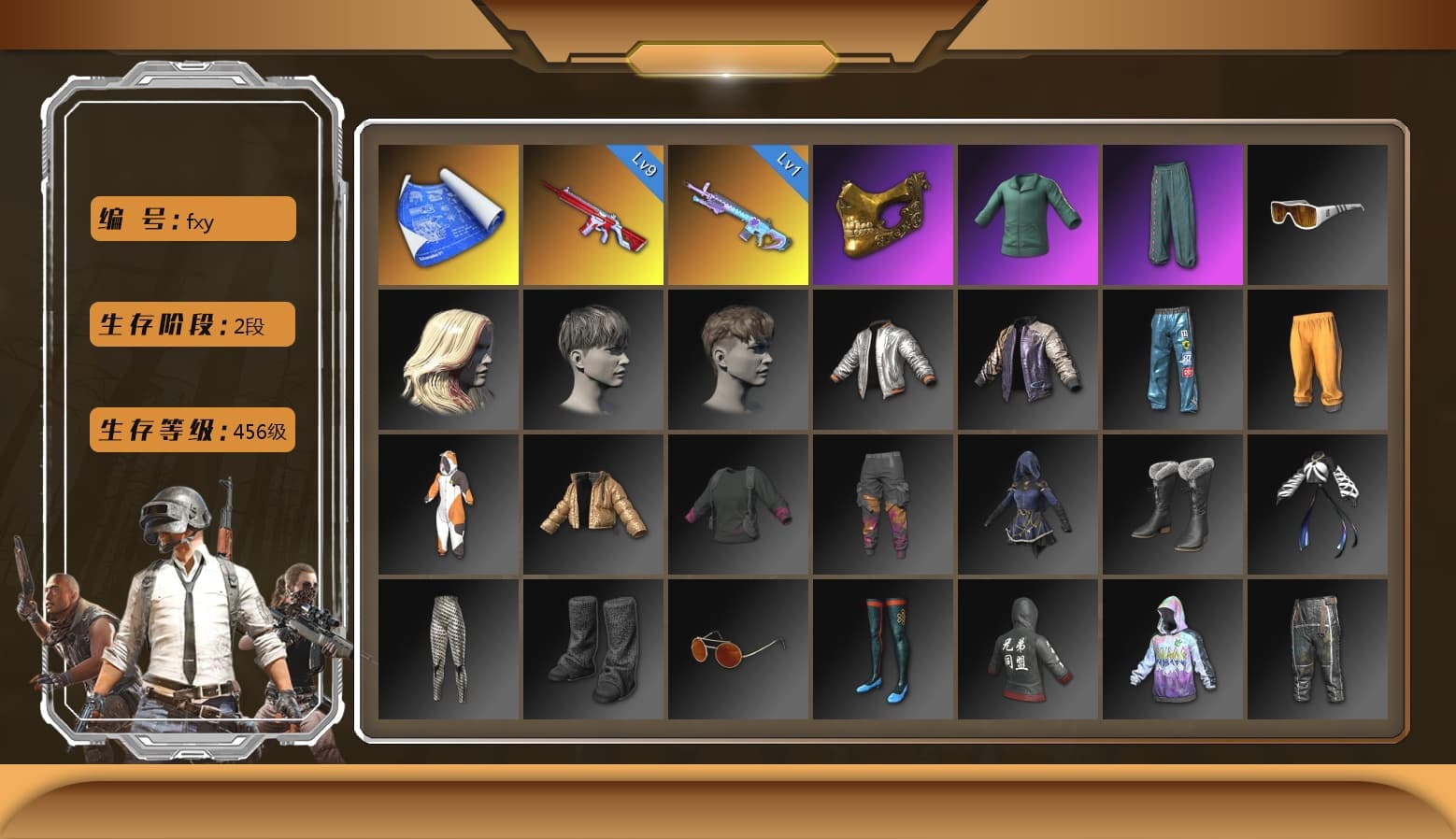Select the teal track pants item
1456x839 pixels.
click(1173, 213)
